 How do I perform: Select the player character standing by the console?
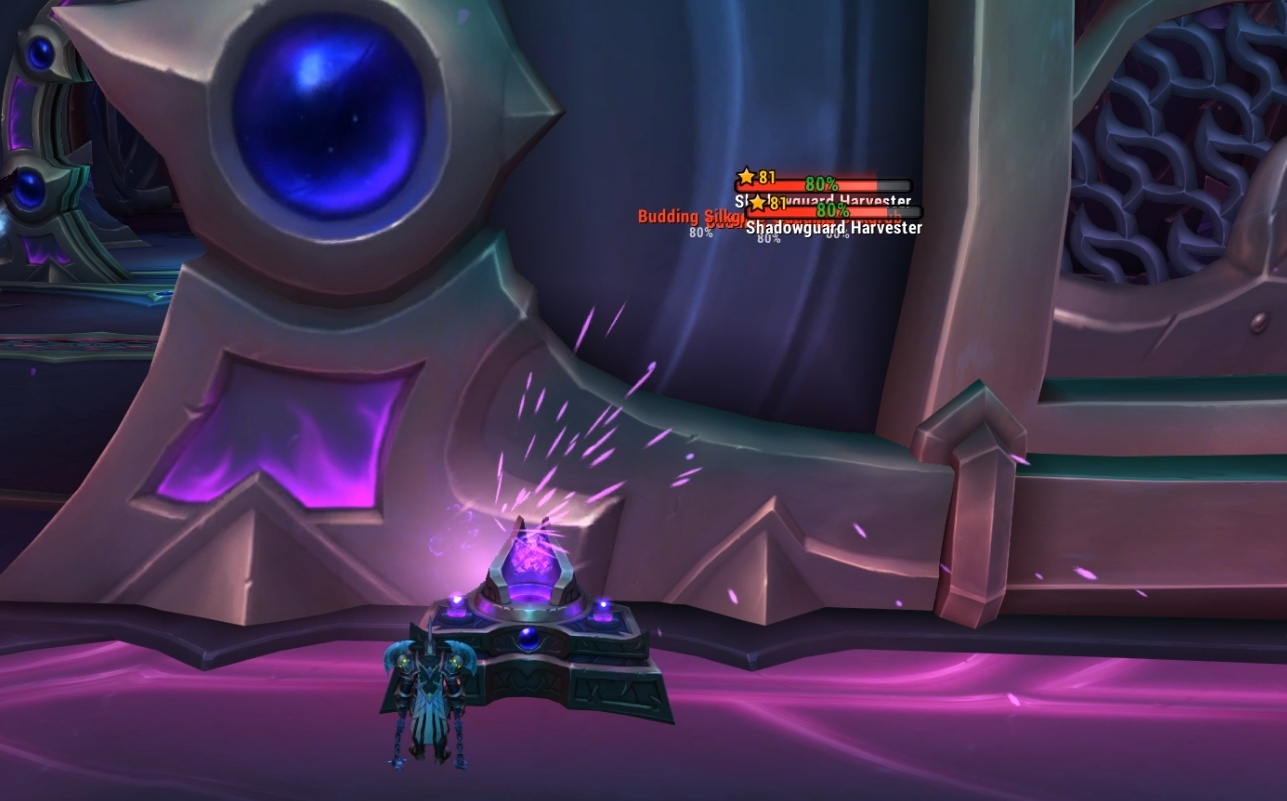click(x=428, y=700)
